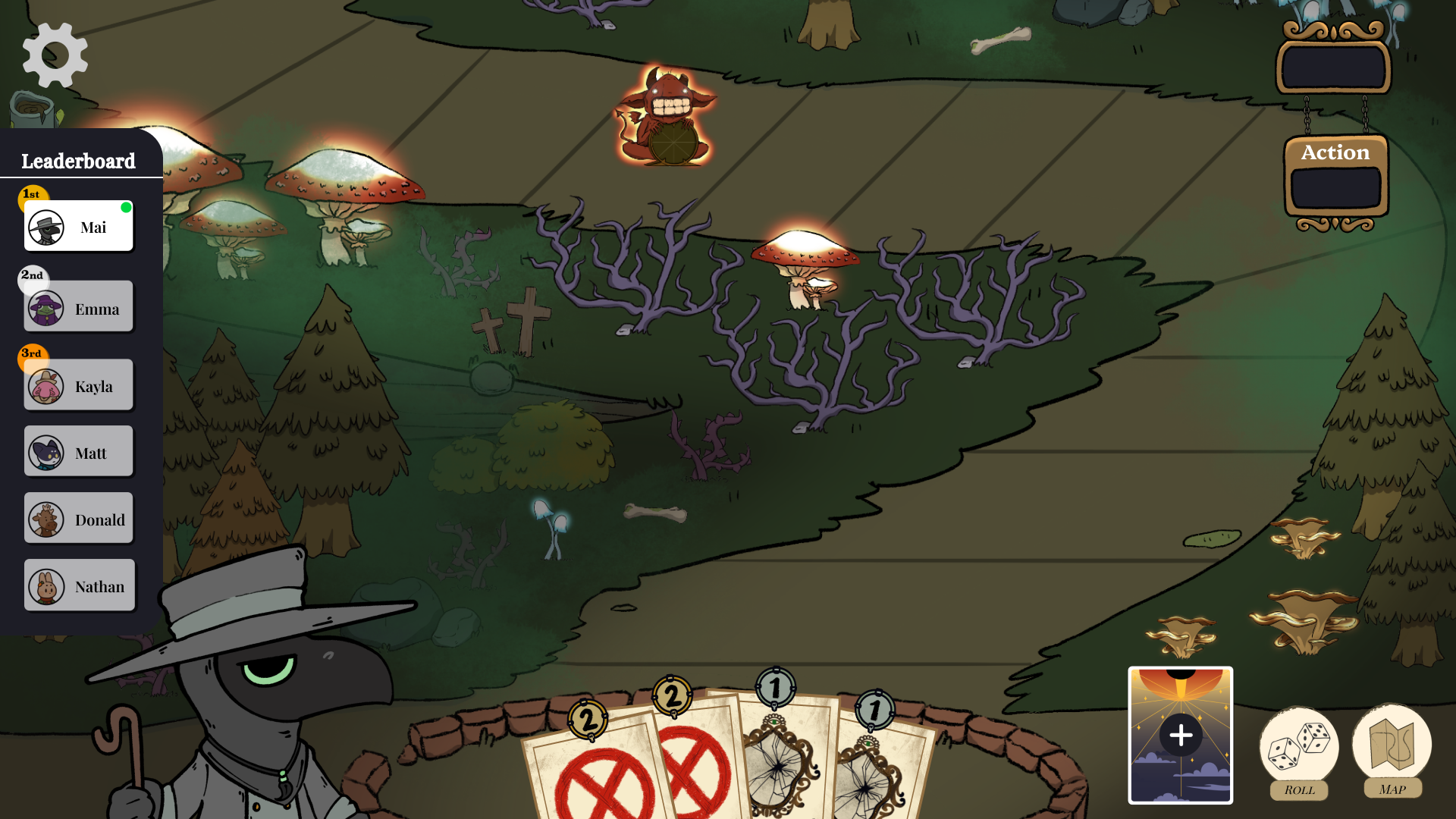Toggle Mai's green online status indicator

pyautogui.click(x=127, y=206)
